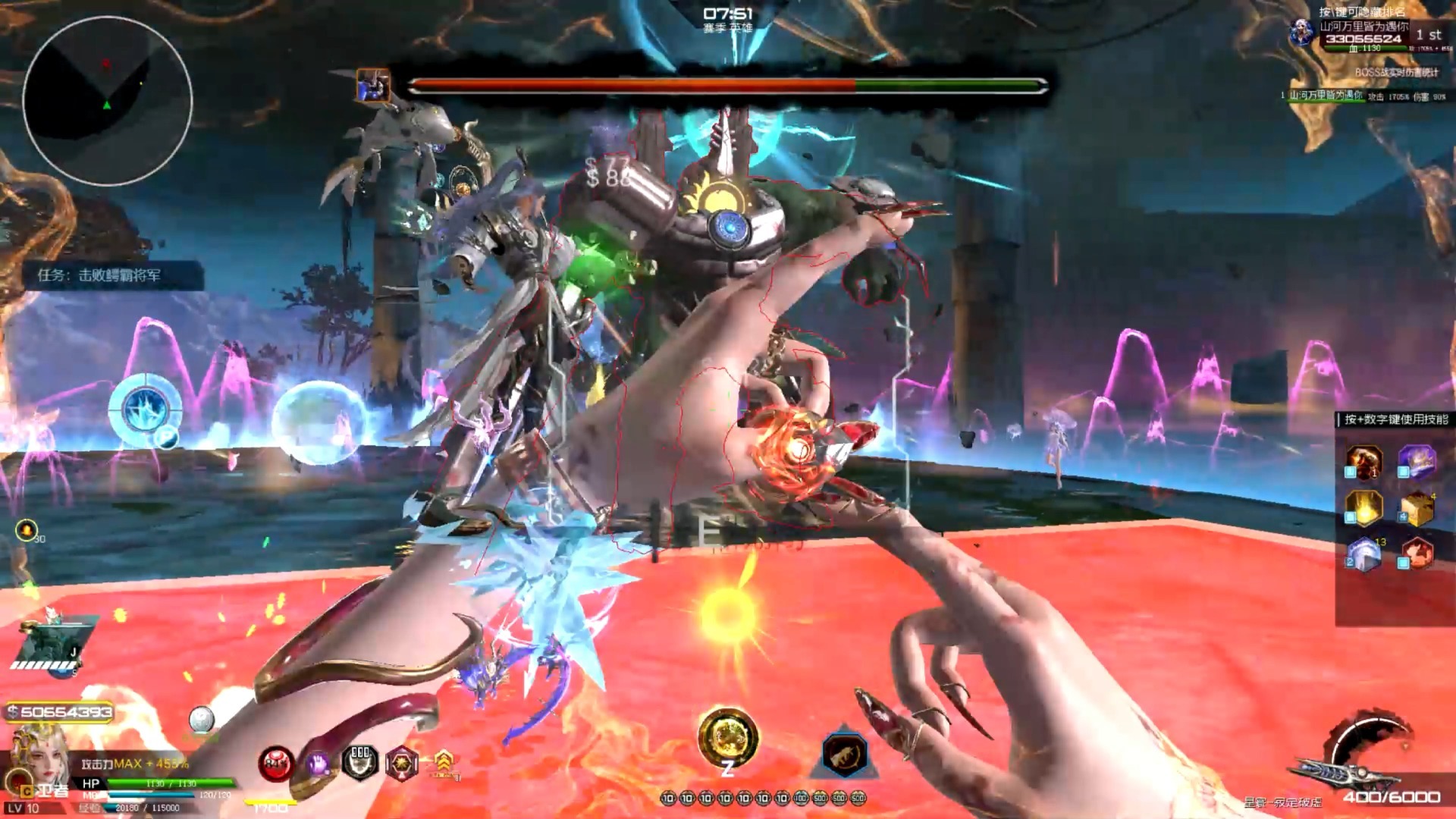This screenshot has height=819, width=1456.
Task: Select the boss portrait beside the health bar
Action: 372,86
